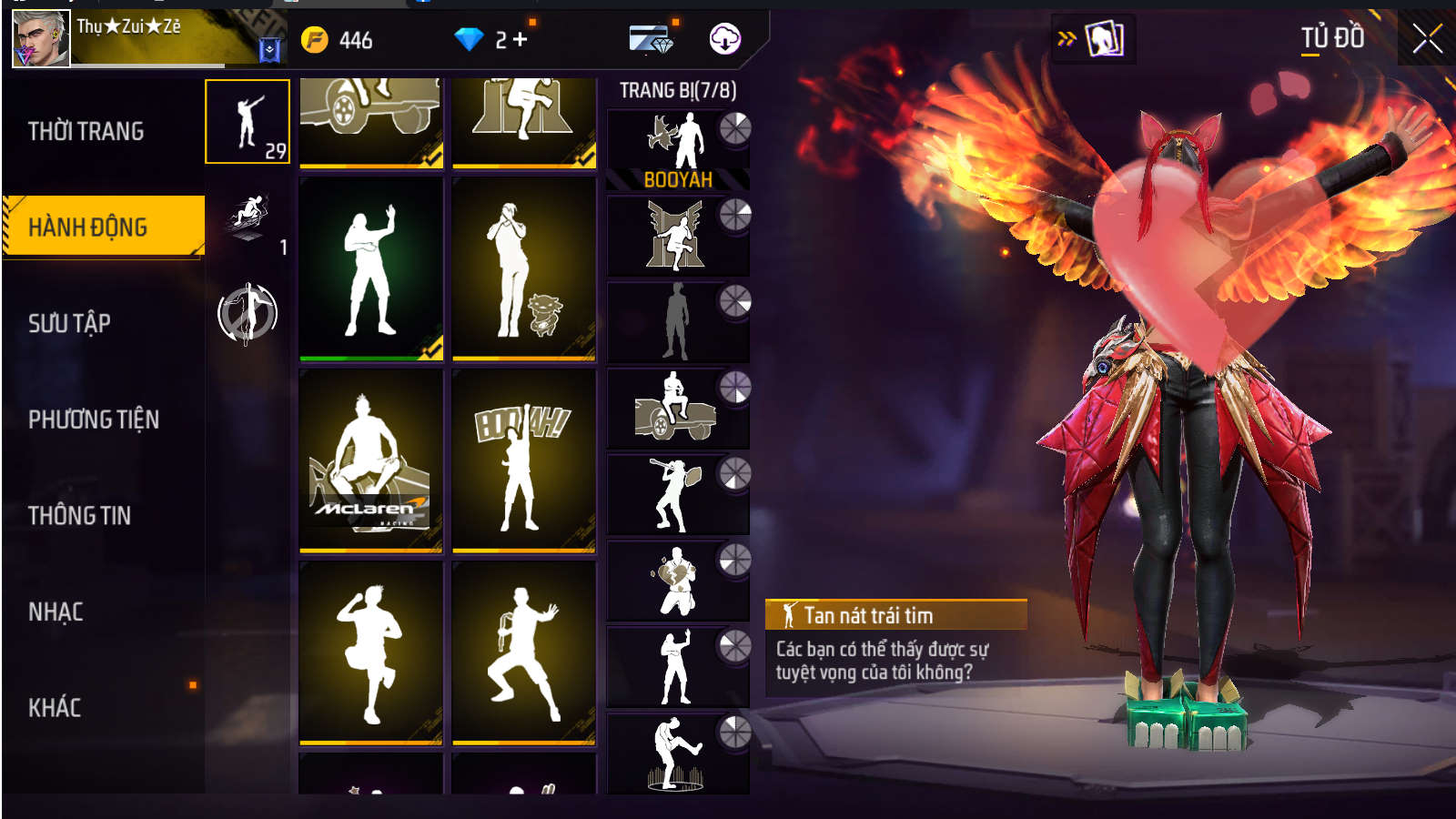Select the green-highlighted dancing emote
This screenshot has width=1456, height=819.
[370, 269]
